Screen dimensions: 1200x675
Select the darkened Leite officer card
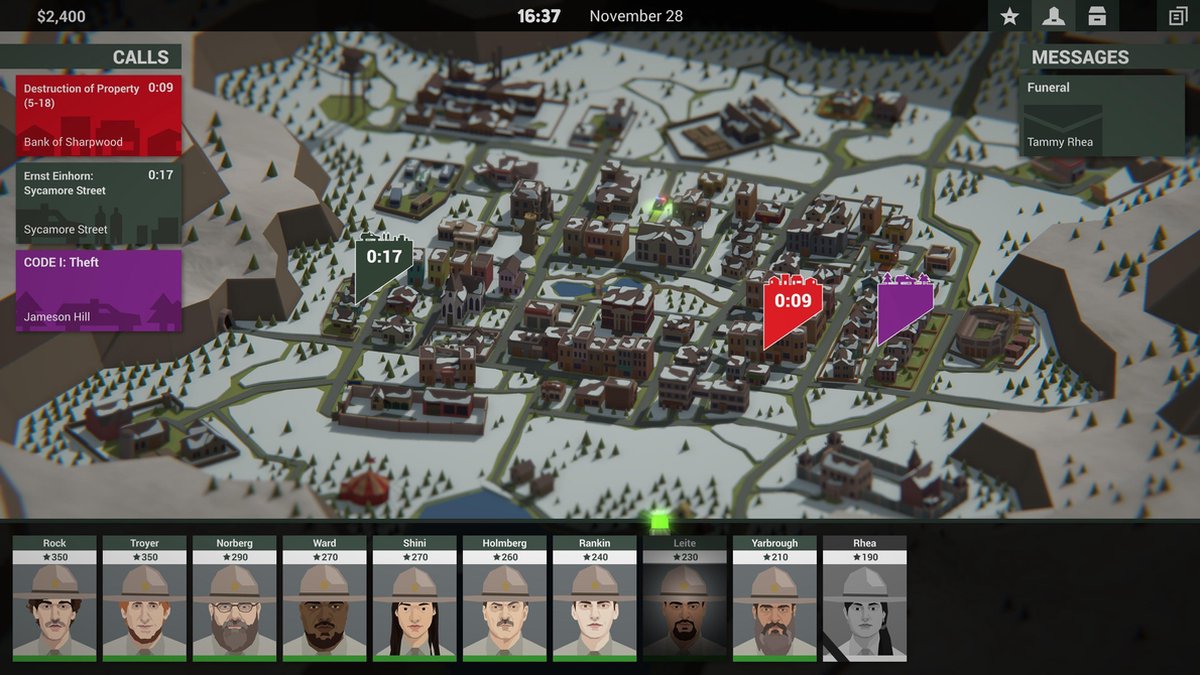tap(685, 598)
